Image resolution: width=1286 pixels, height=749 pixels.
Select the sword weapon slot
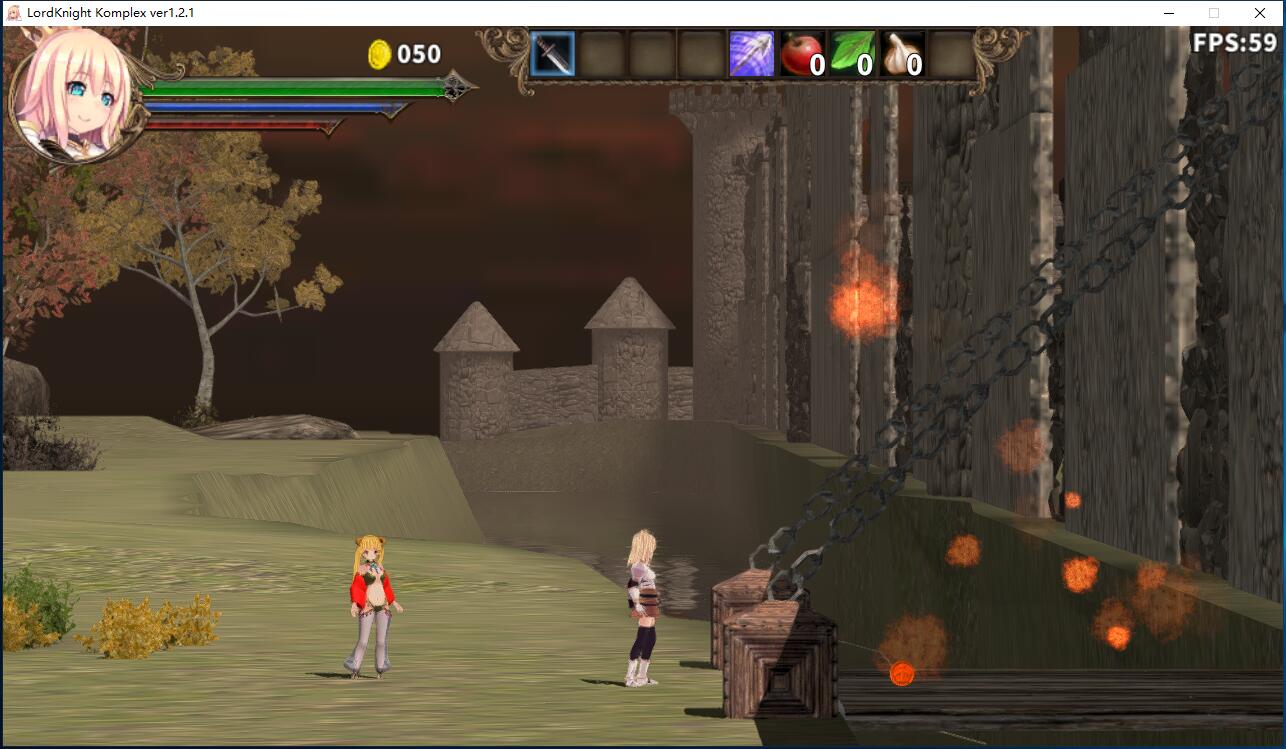552,54
